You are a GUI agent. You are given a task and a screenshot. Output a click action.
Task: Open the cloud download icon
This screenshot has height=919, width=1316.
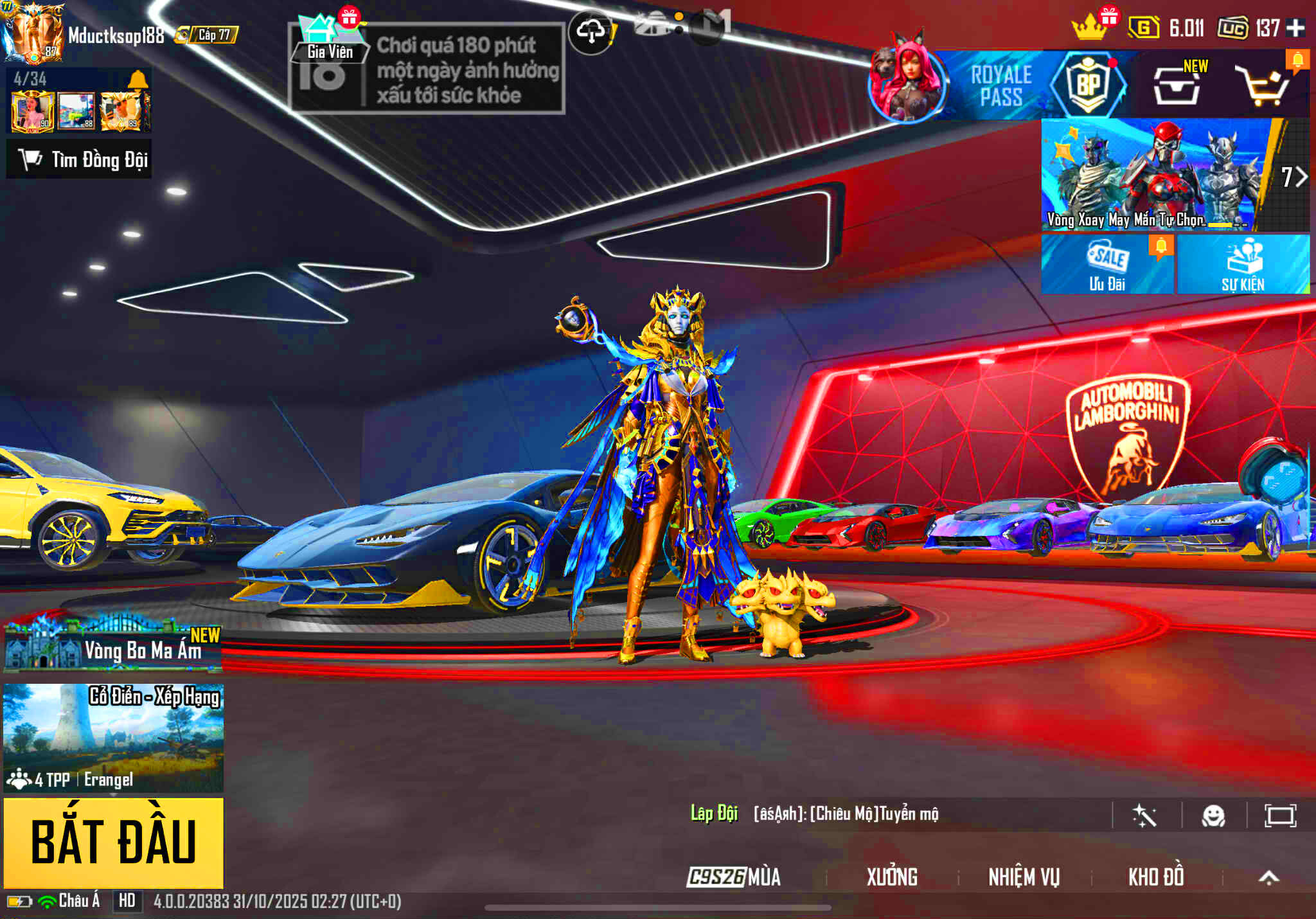tap(591, 31)
